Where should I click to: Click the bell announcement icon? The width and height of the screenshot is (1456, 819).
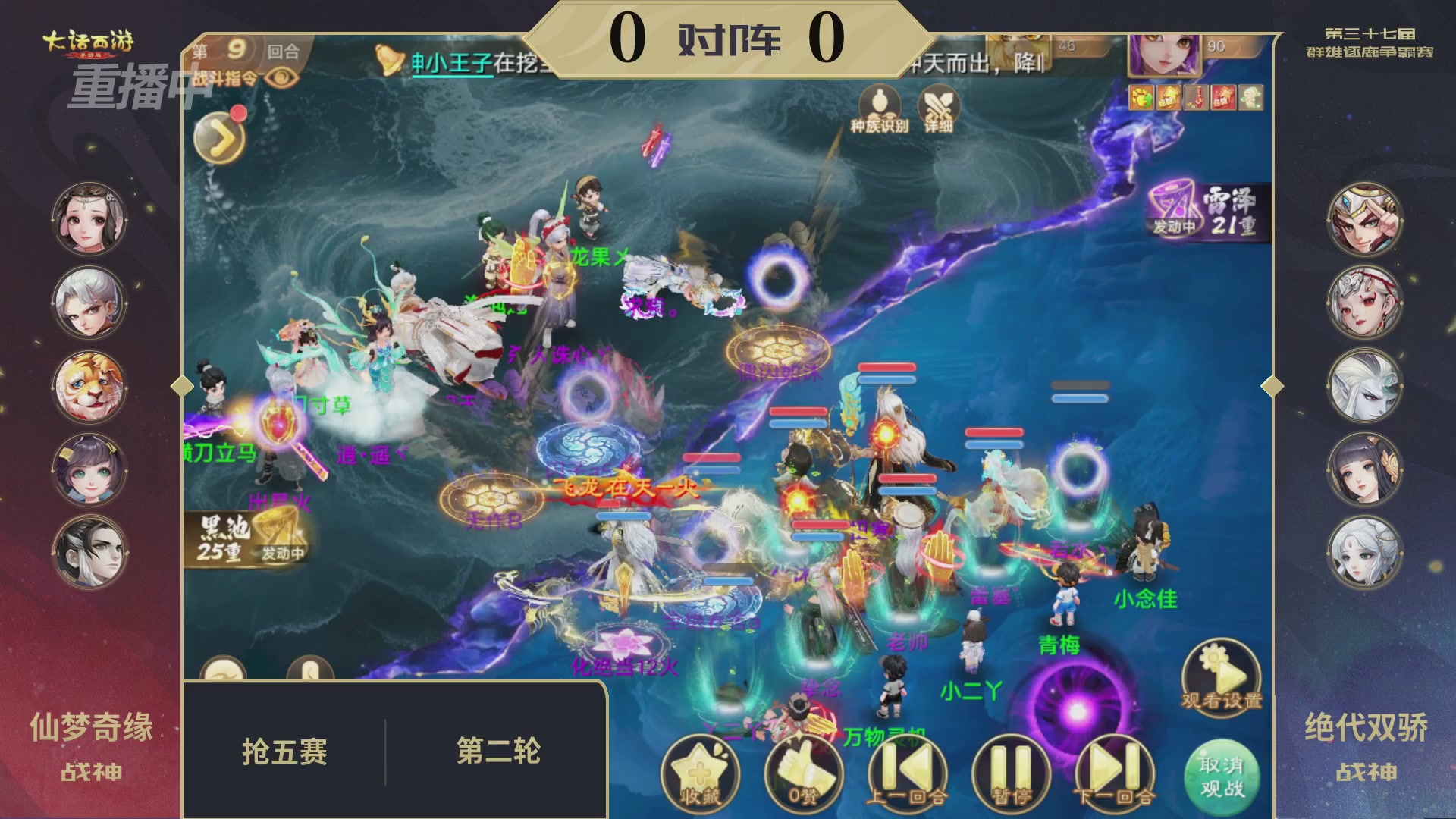click(x=388, y=59)
